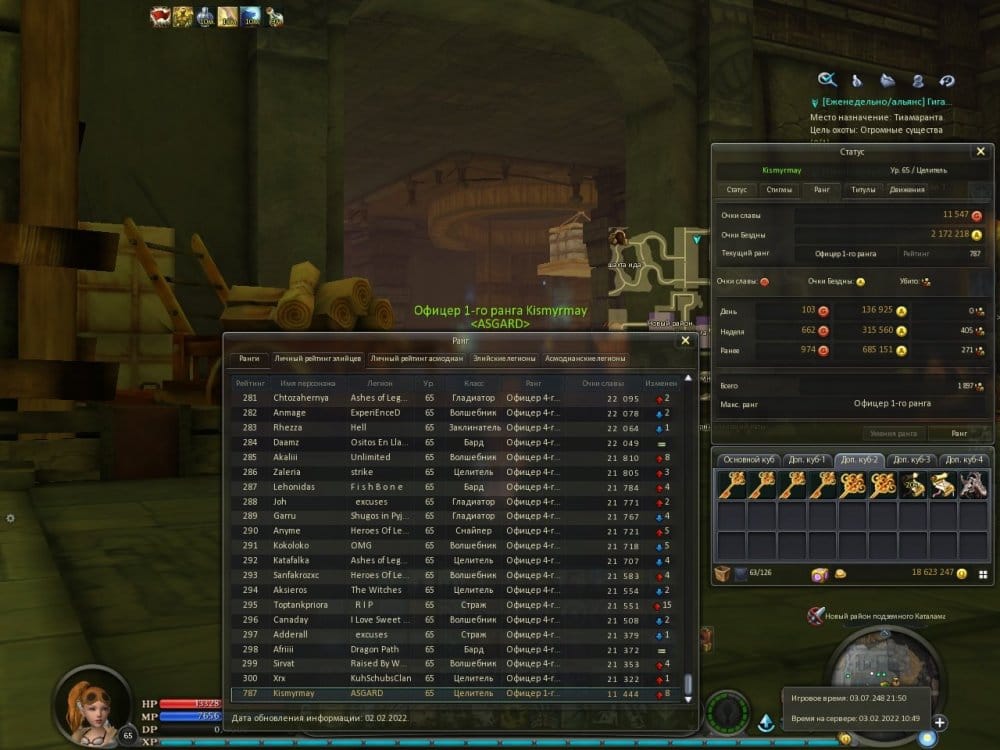Click the Ранг button at status window bottom
This screenshot has height=750, width=1000.
[x=958, y=433]
